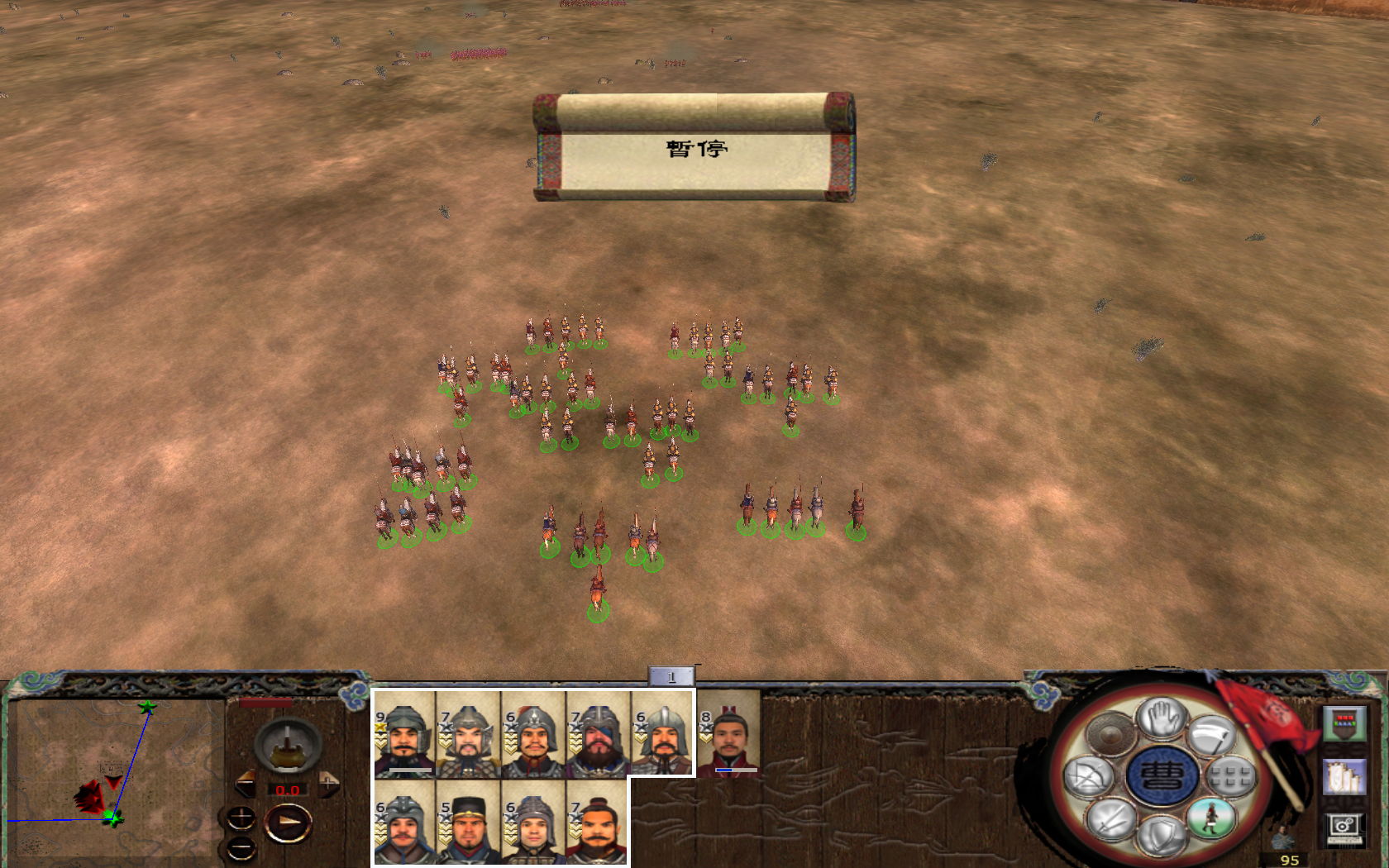1389x868 pixels.
Task: Click the halberd attack icon in command wheel
Action: click(1210, 737)
